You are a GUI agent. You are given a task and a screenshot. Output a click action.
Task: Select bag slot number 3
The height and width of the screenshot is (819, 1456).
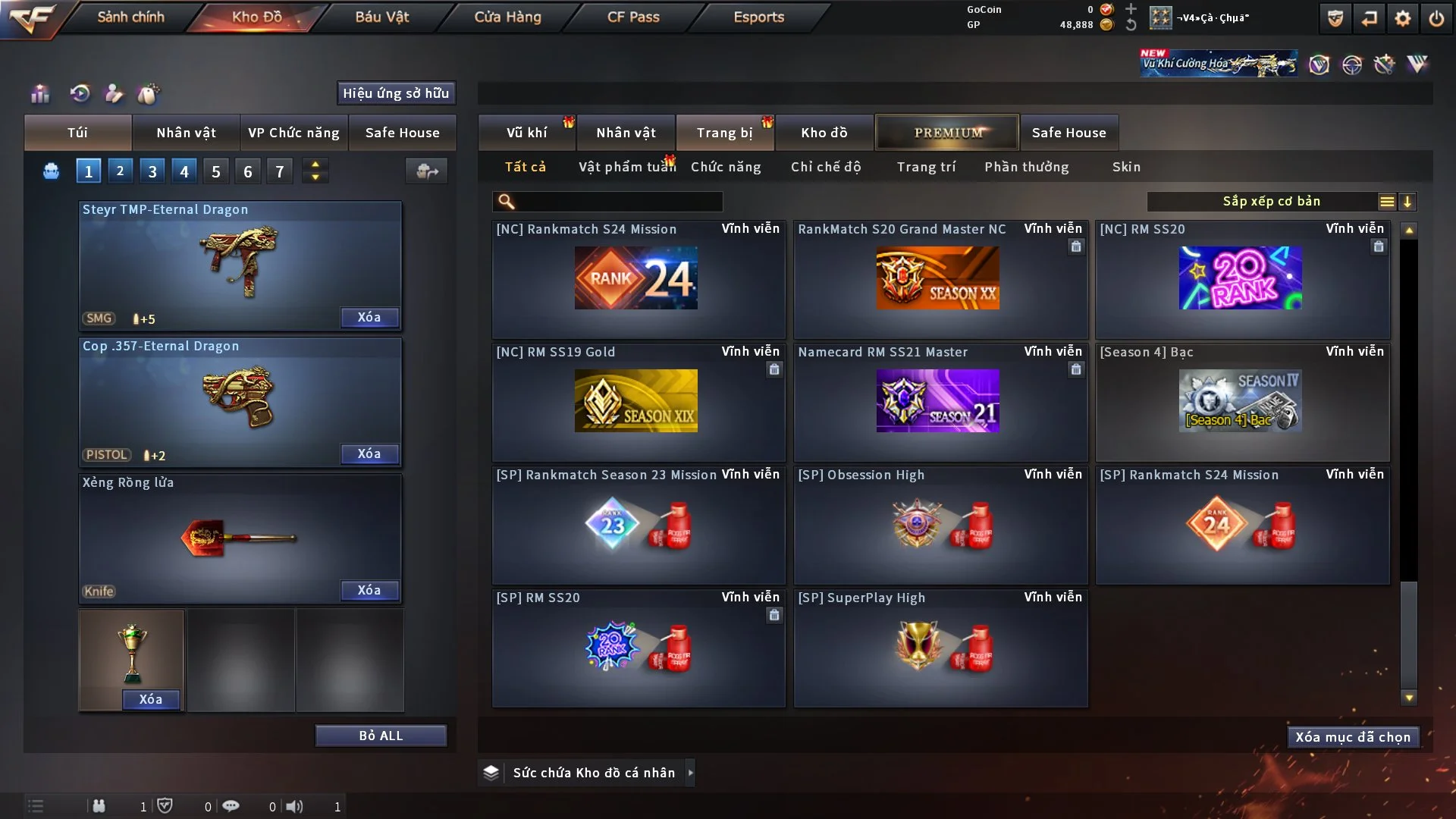point(152,171)
